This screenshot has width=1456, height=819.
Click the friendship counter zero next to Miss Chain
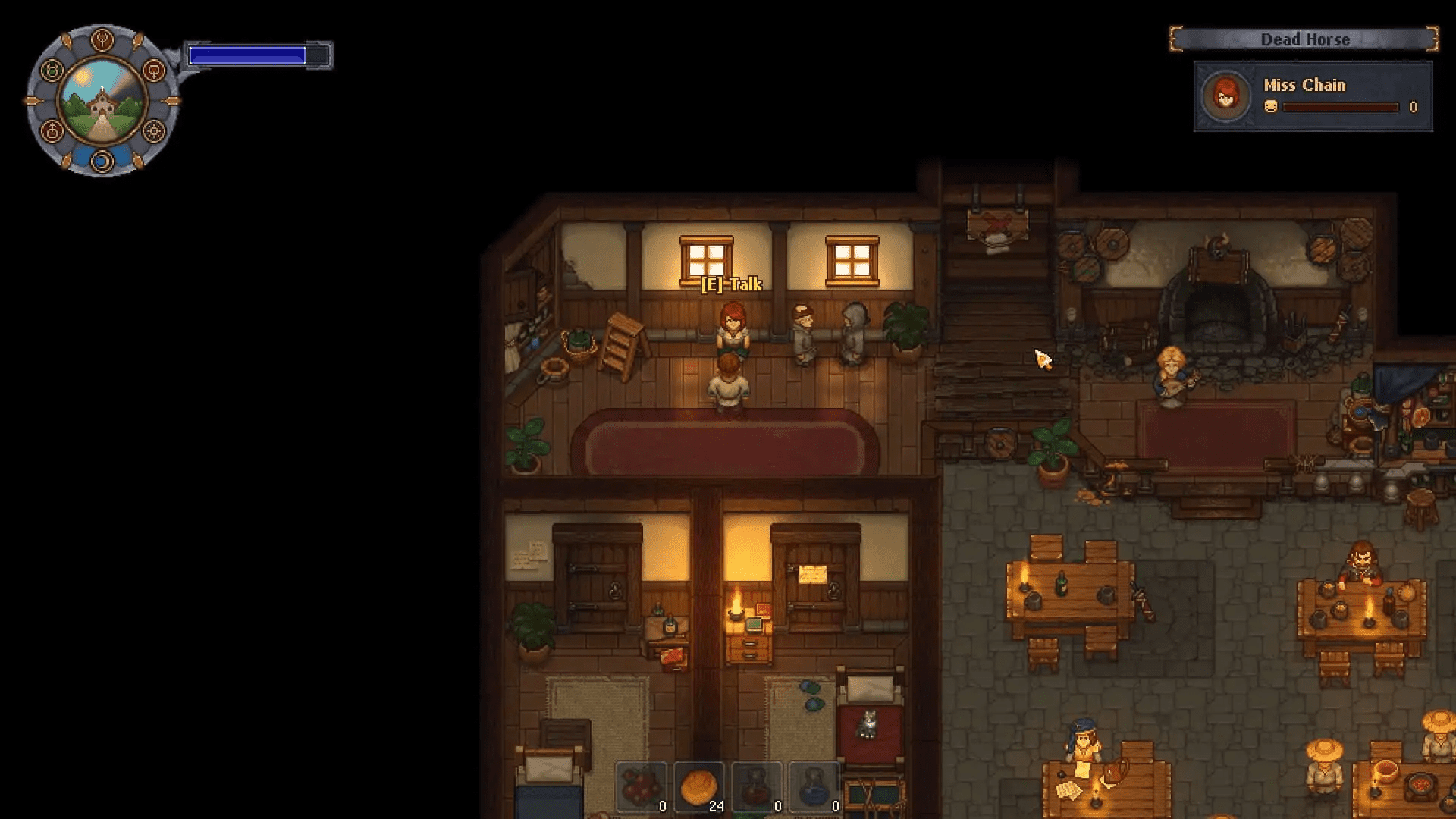point(1412,106)
